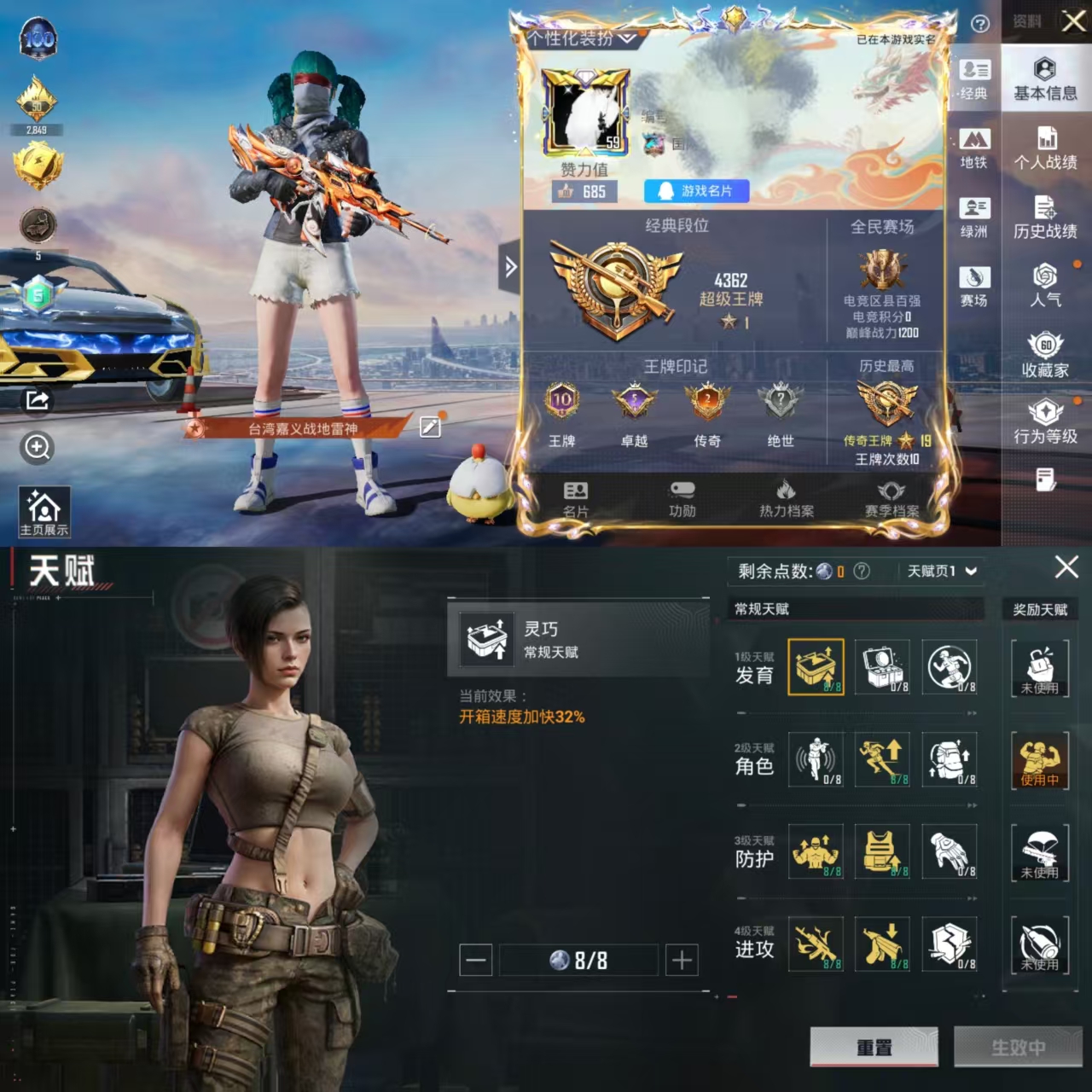Increase talent points with the plus button
This screenshot has width=1092, height=1092.
point(681,961)
